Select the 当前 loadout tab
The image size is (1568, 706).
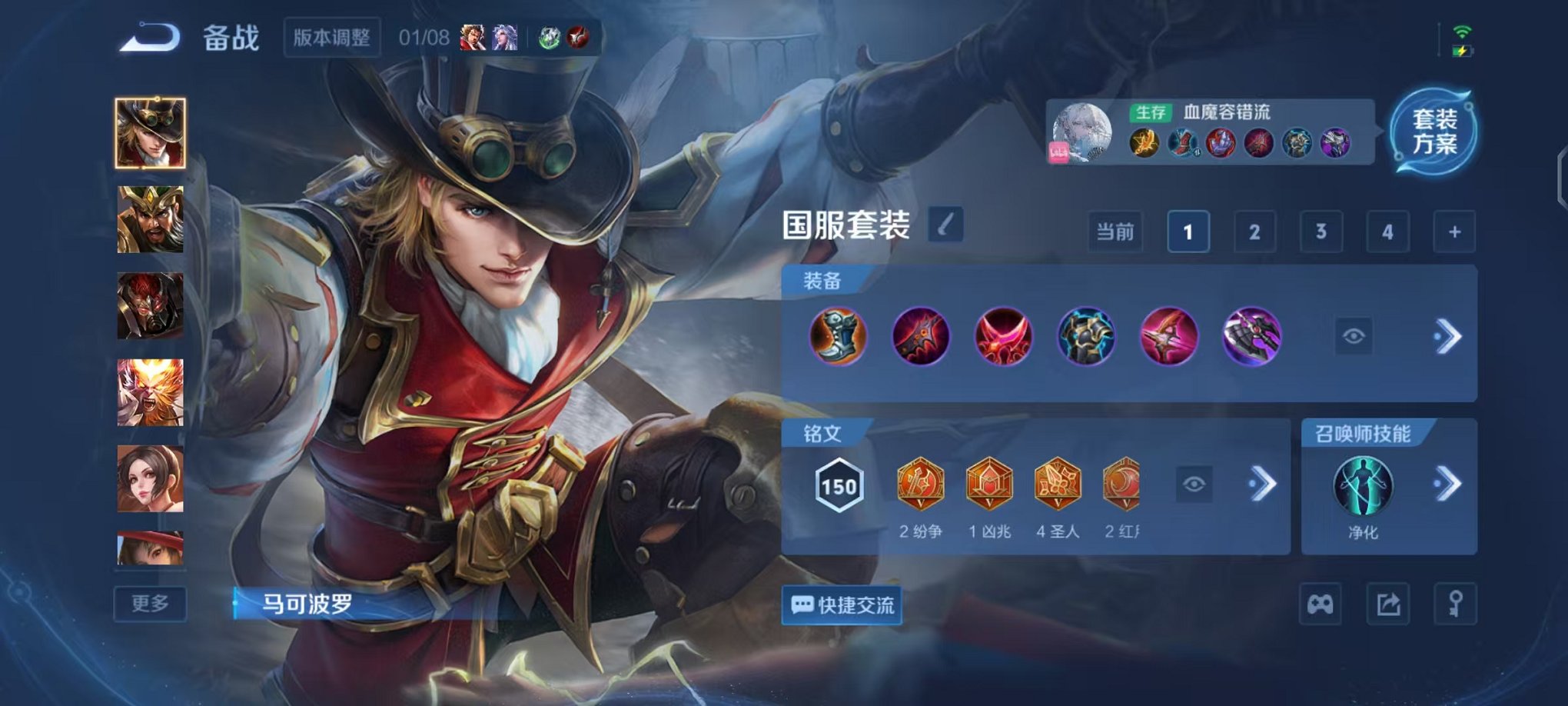tap(1115, 231)
